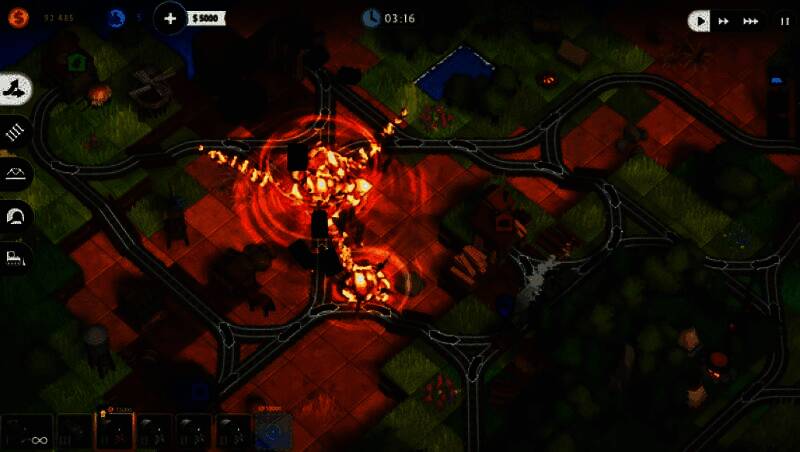Select the blue locked slot in bottom bar
The height and width of the screenshot is (452, 800).
pos(273,432)
